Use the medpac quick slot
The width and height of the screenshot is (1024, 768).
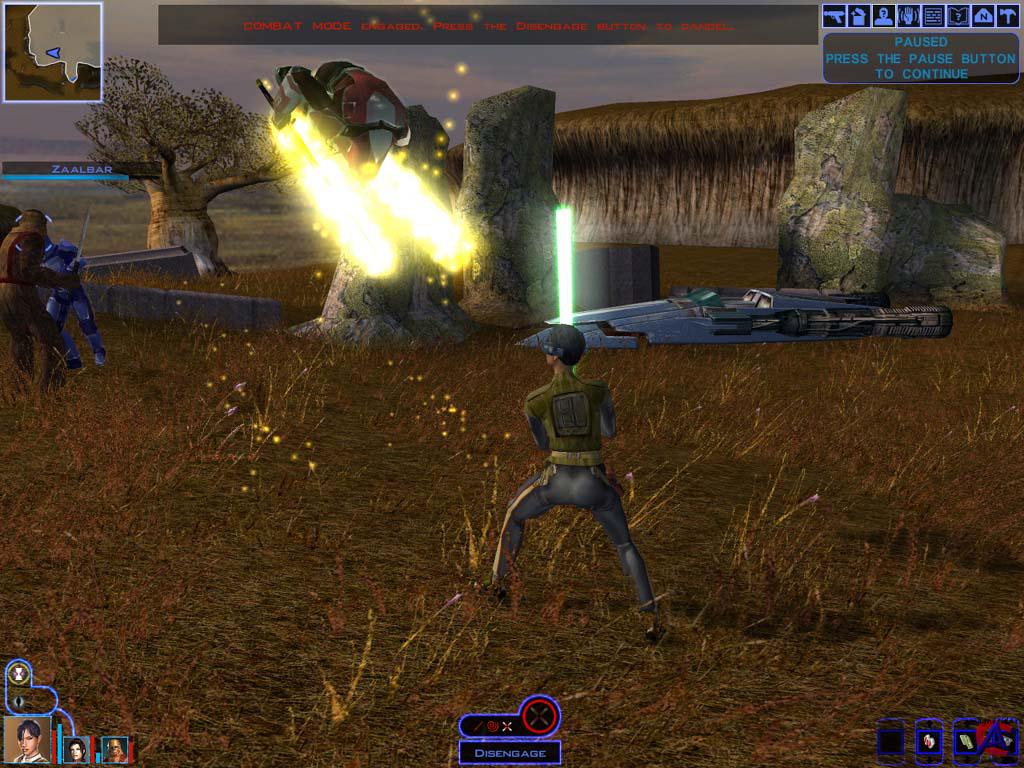(x=929, y=741)
